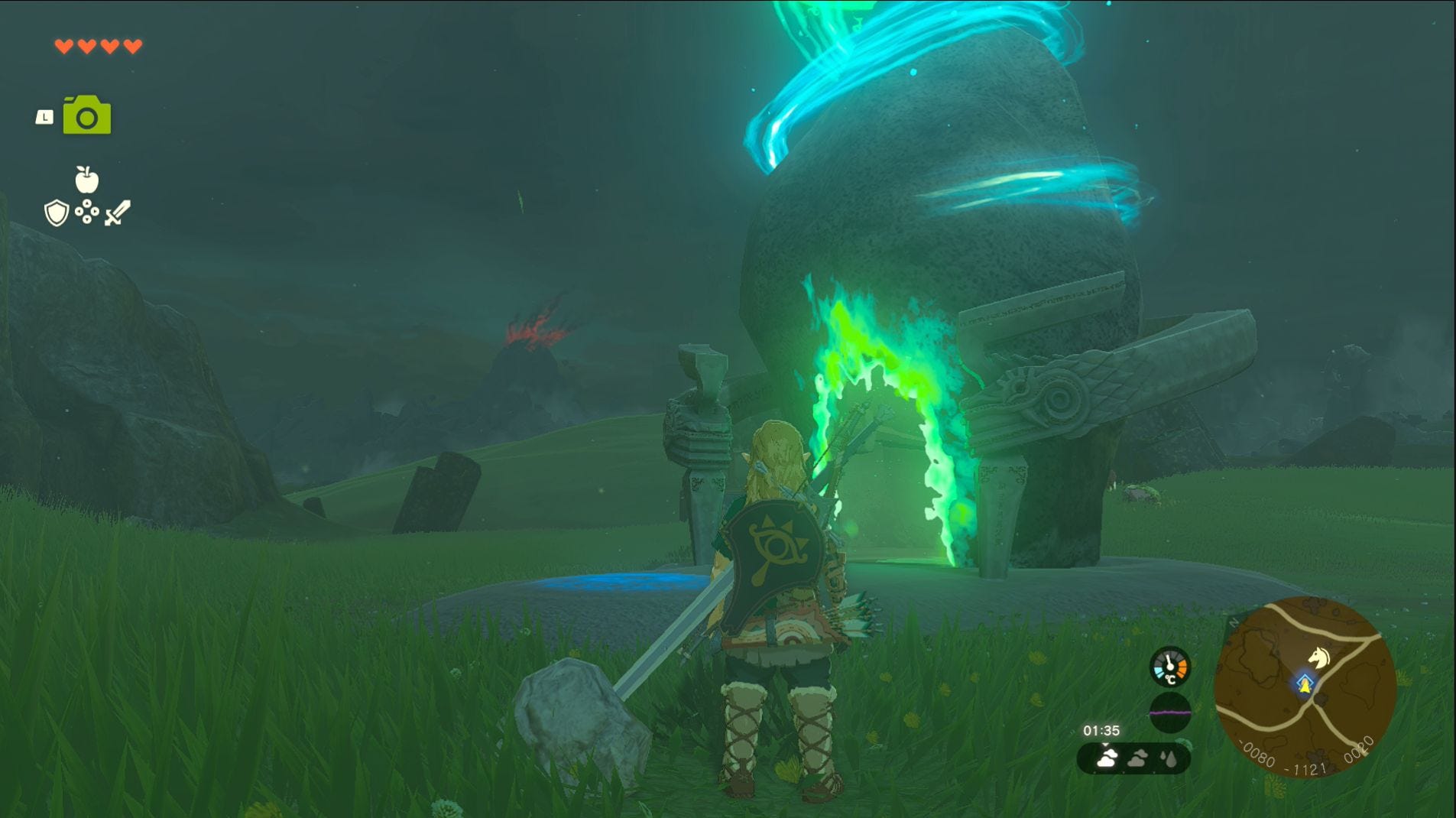Select the 01:35 clock display
The width and height of the screenshot is (1456, 818).
click(1101, 729)
